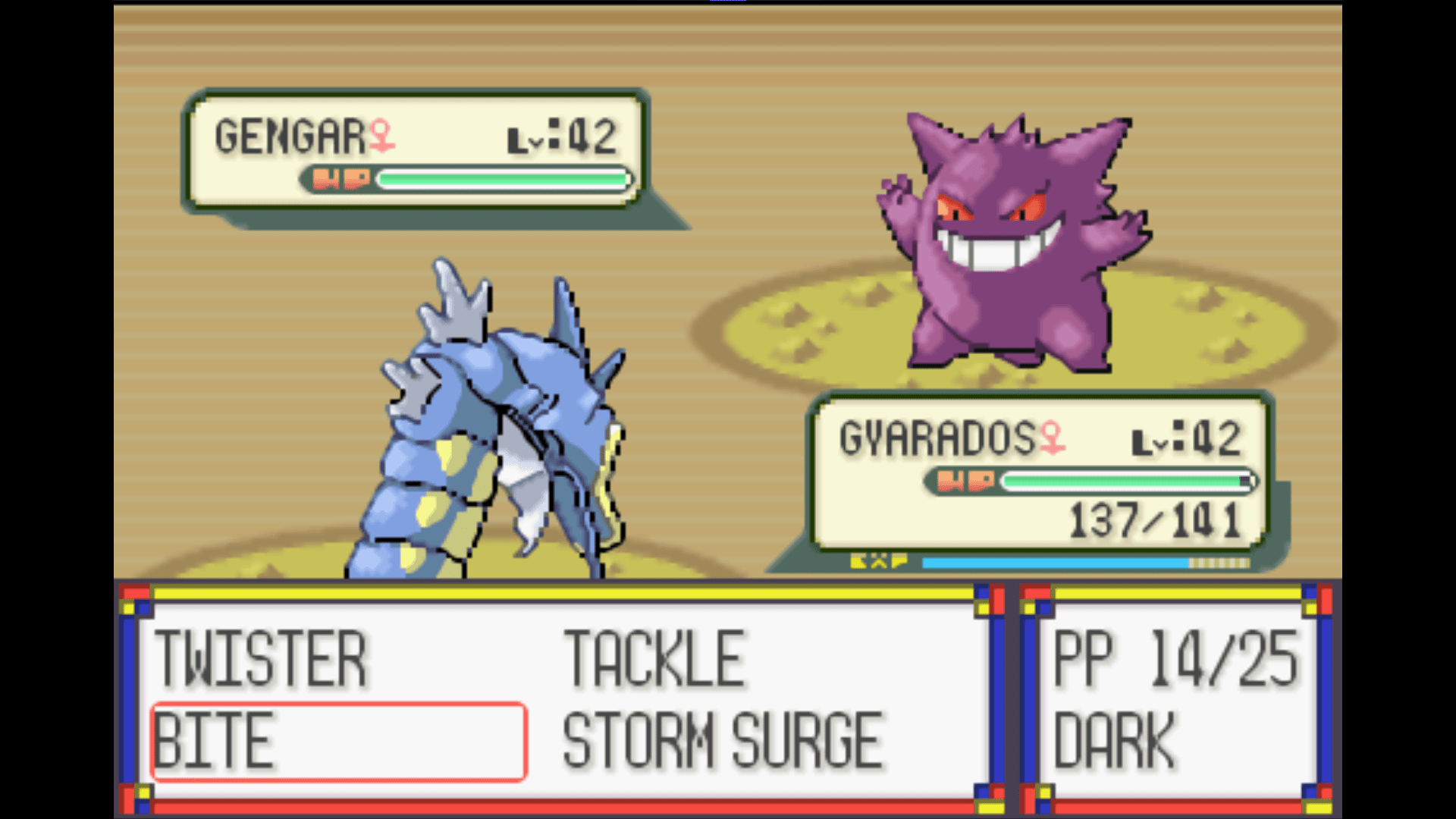Pick the Storm Surge move
The width and height of the screenshot is (1456, 819).
pos(722,741)
